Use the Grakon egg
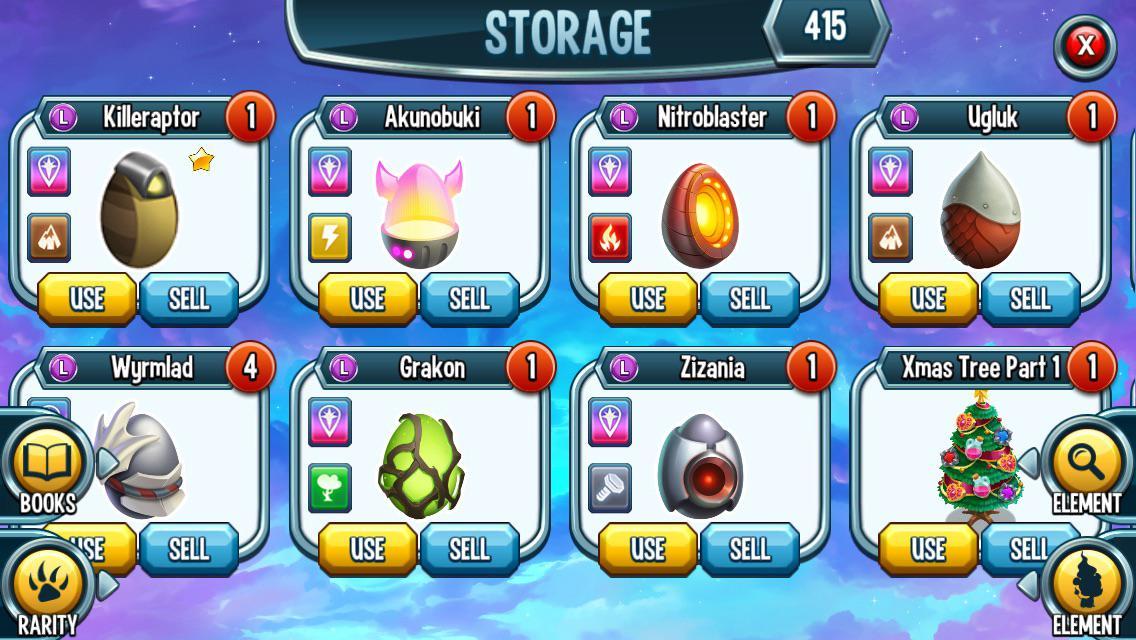This screenshot has height=640, width=1136. [367, 548]
